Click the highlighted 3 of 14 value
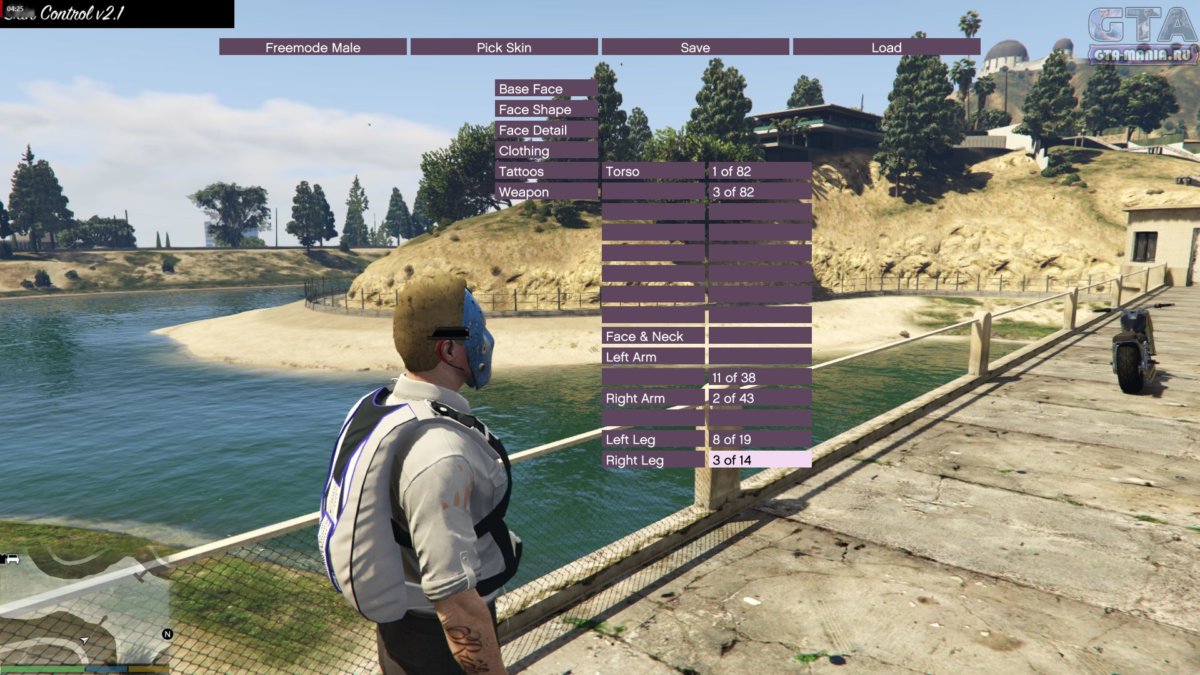This screenshot has height=675, width=1200. [x=759, y=460]
